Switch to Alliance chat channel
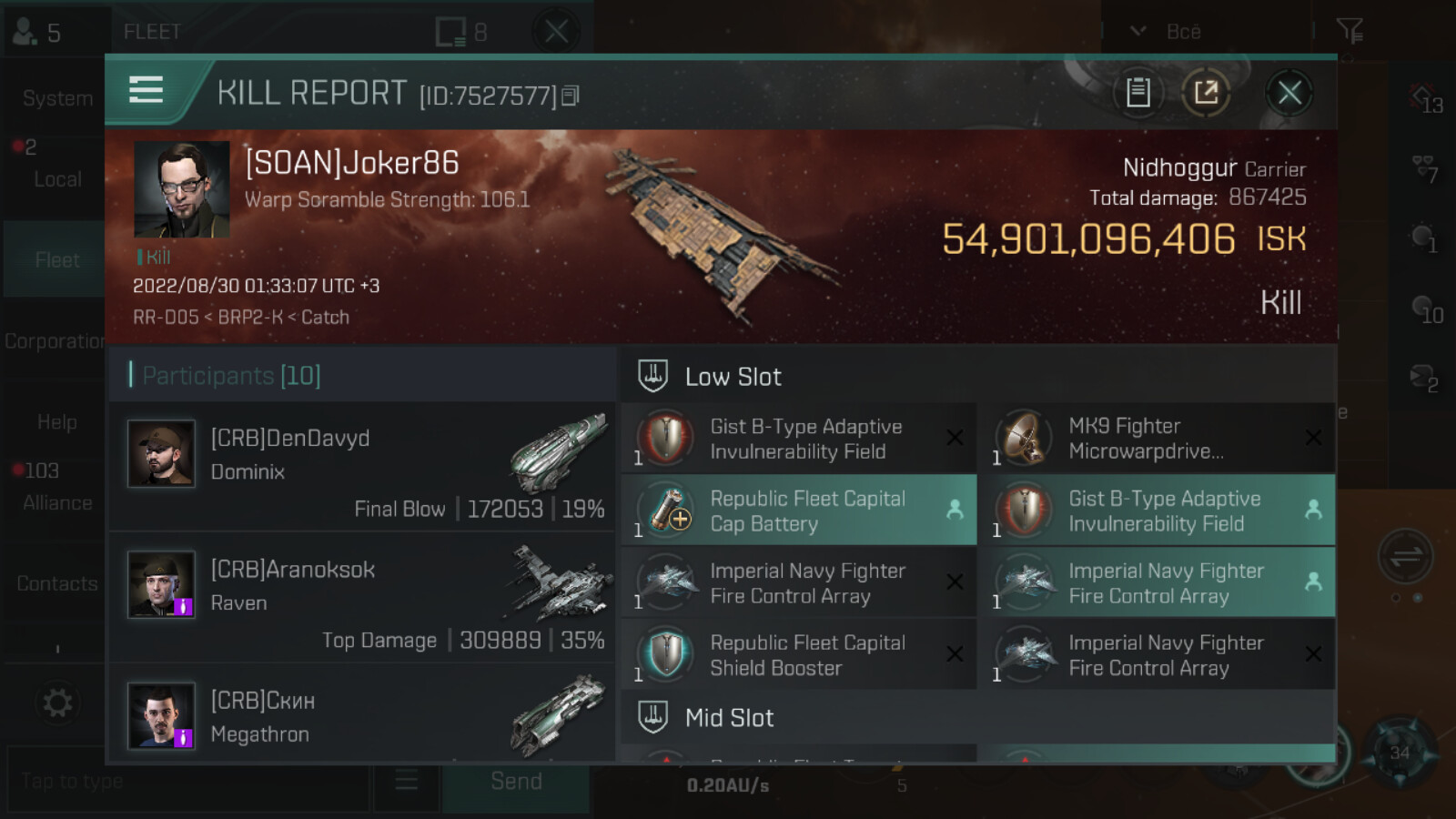The image size is (1456, 819). coord(56,501)
